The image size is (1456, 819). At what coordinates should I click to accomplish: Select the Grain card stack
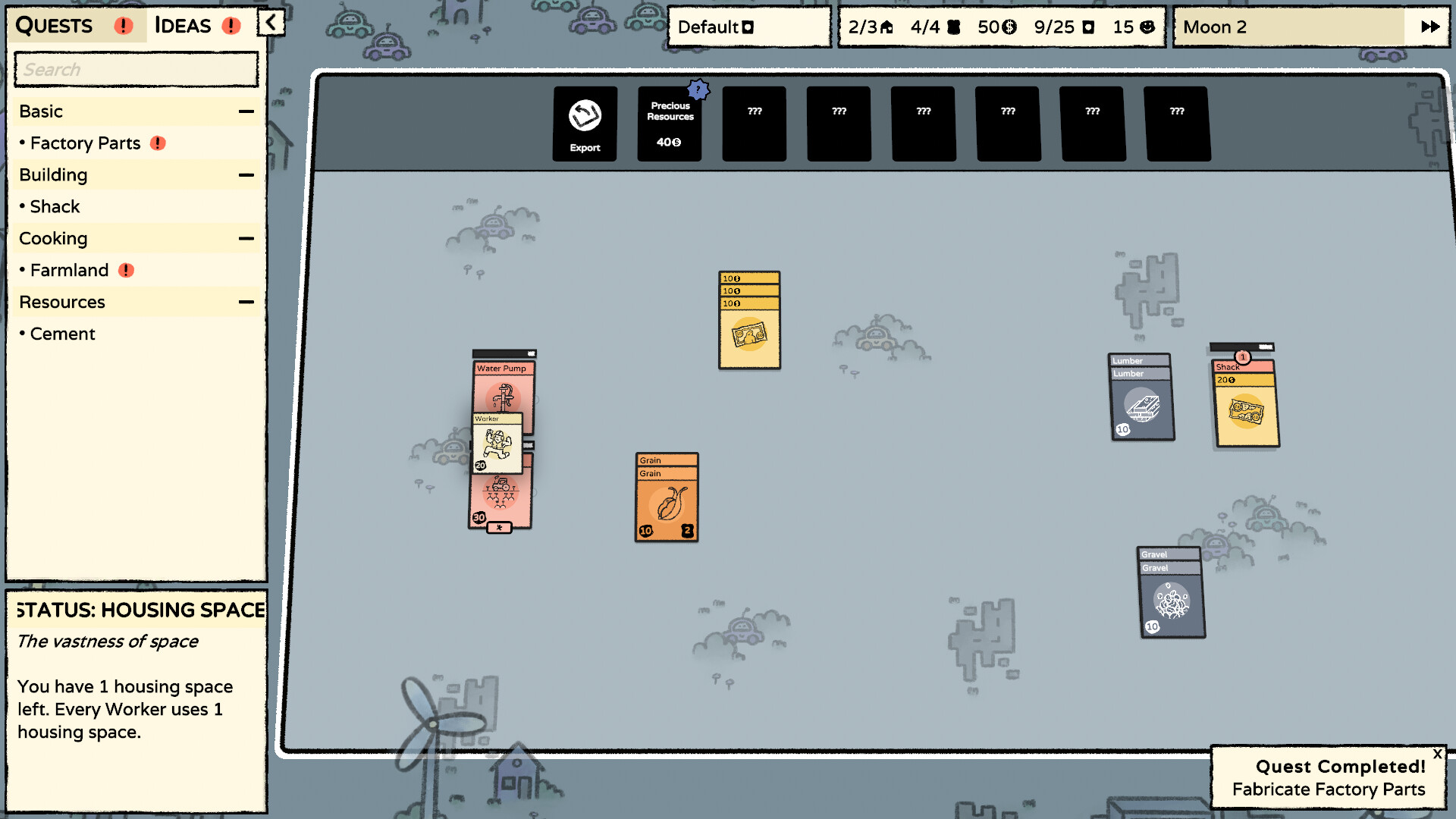point(666,498)
